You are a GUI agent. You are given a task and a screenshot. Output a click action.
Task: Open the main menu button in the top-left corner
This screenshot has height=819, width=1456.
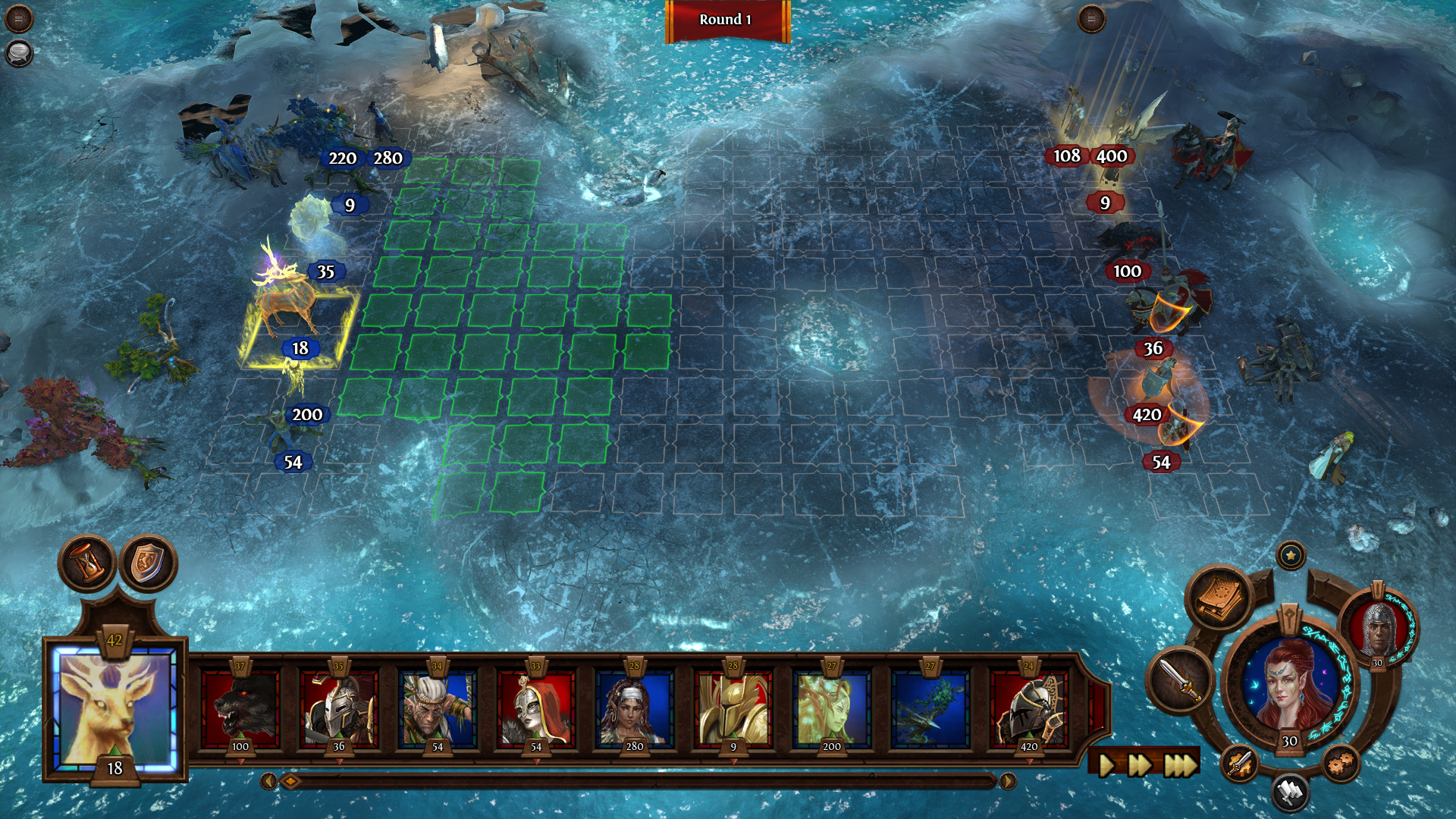coord(18,18)
